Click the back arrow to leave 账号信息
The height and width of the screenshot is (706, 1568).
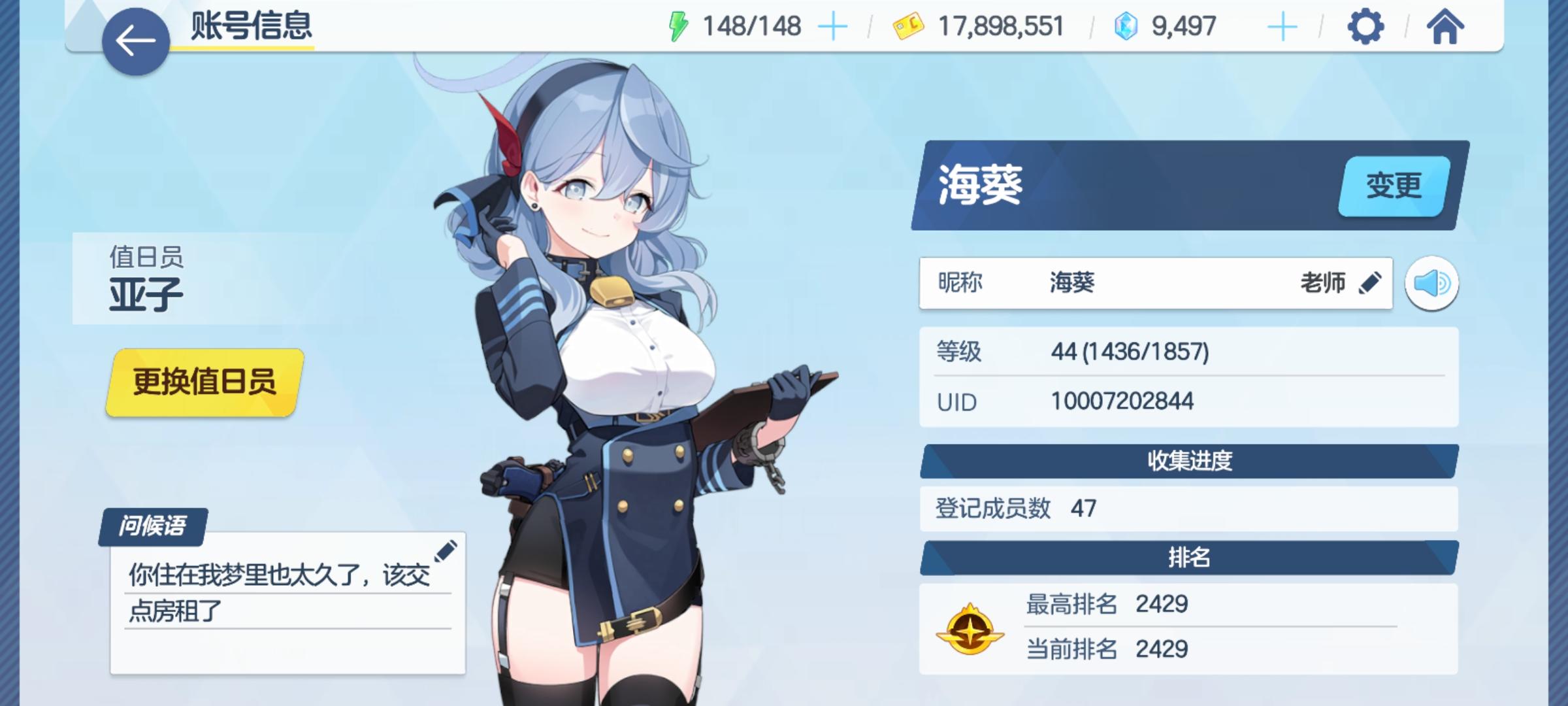click(x=134, y=41)
